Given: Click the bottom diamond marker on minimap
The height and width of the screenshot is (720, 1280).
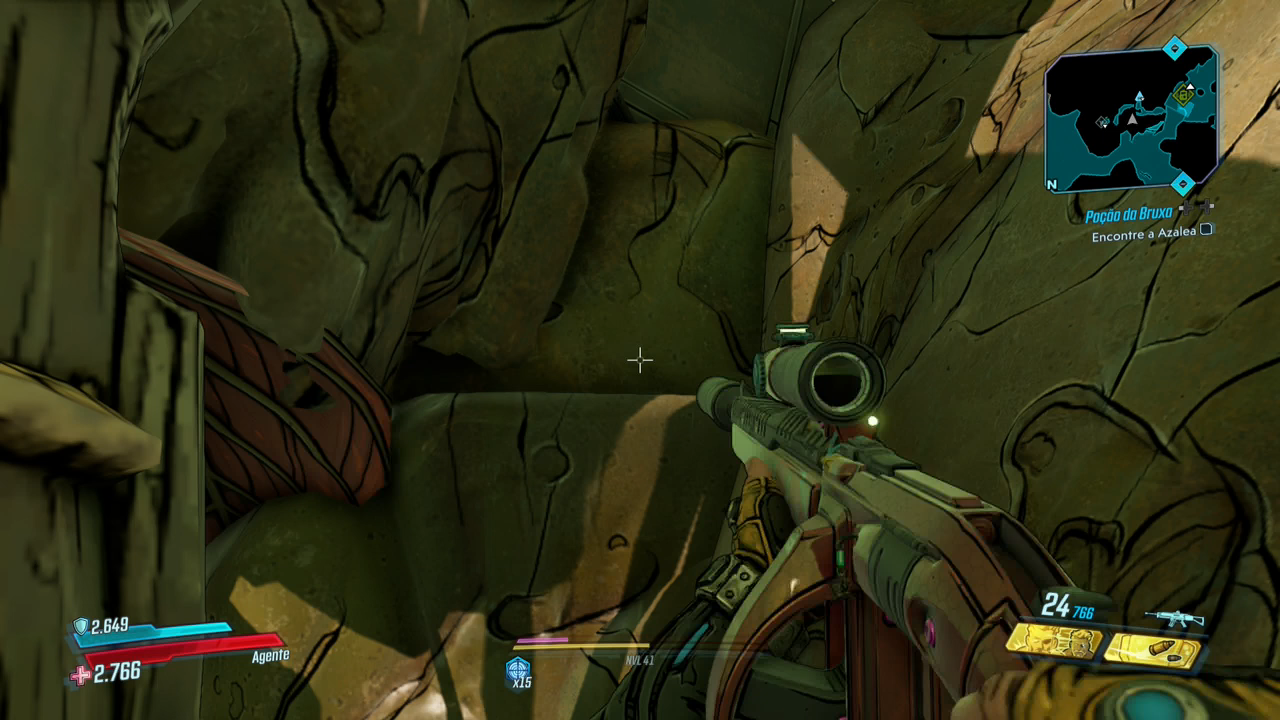Looking at the screenshot, I should coord(1183,183).
